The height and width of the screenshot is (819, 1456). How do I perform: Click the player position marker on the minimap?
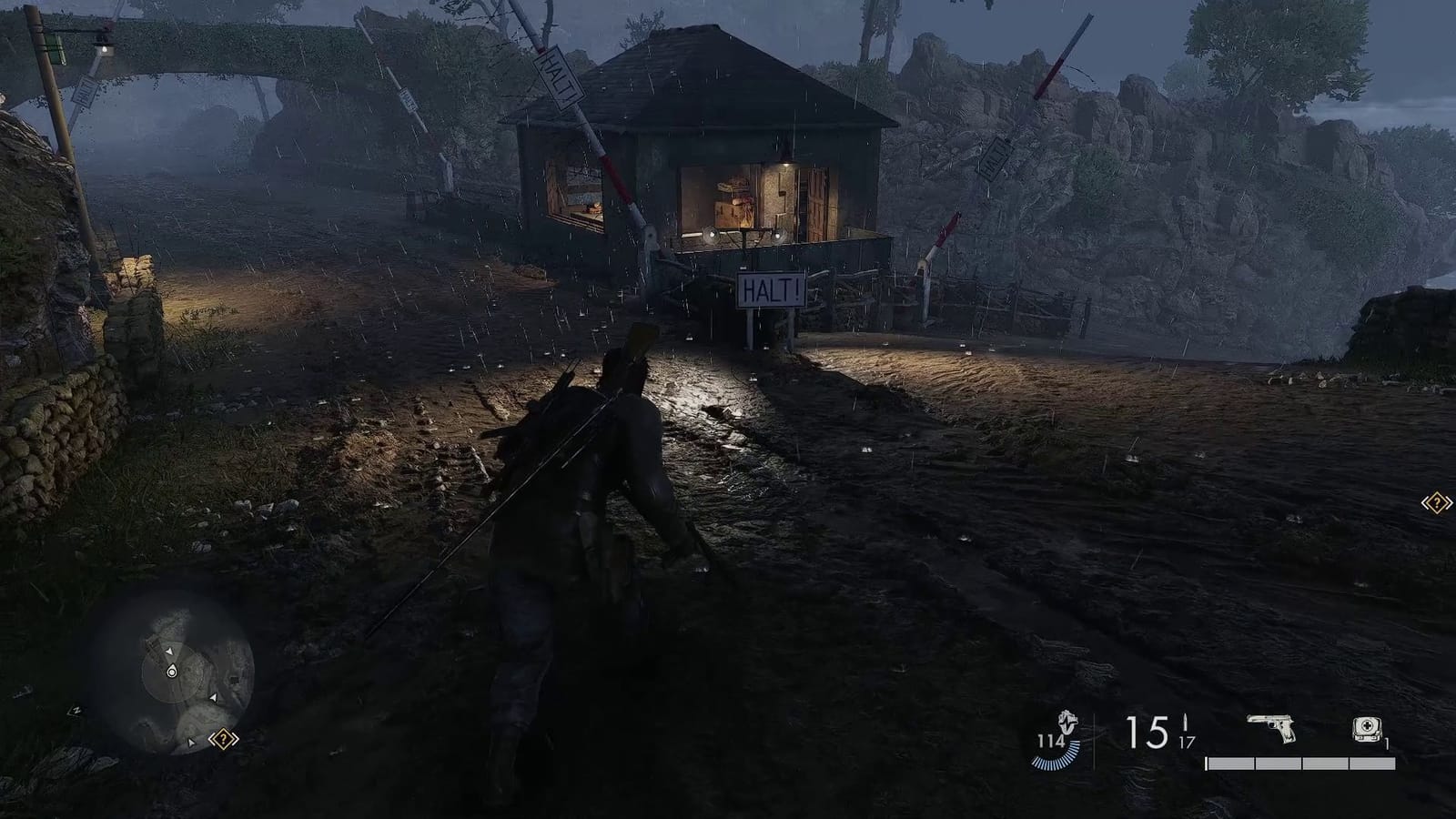172,672
